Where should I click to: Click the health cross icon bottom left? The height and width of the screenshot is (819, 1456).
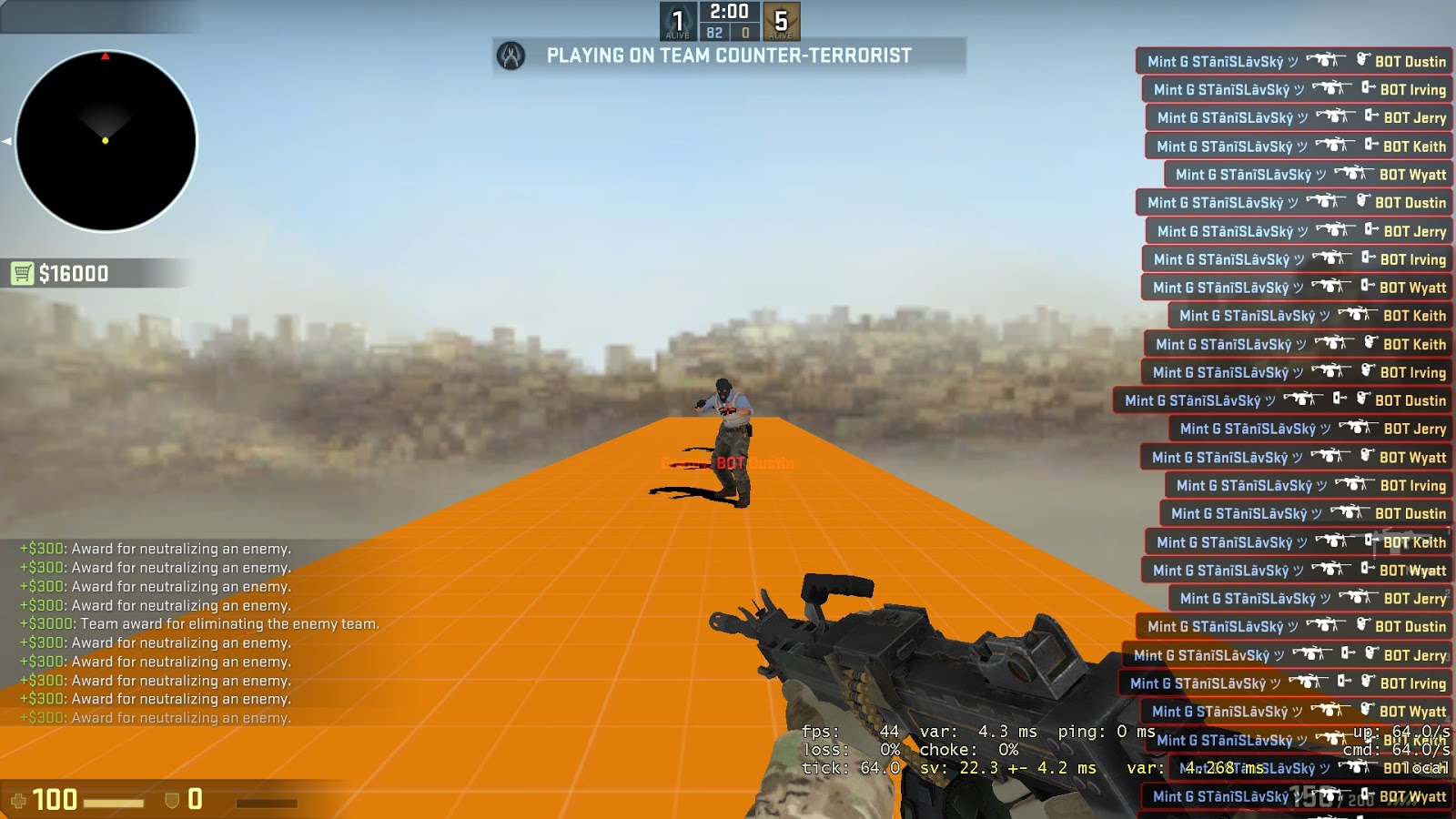[19, 802]
